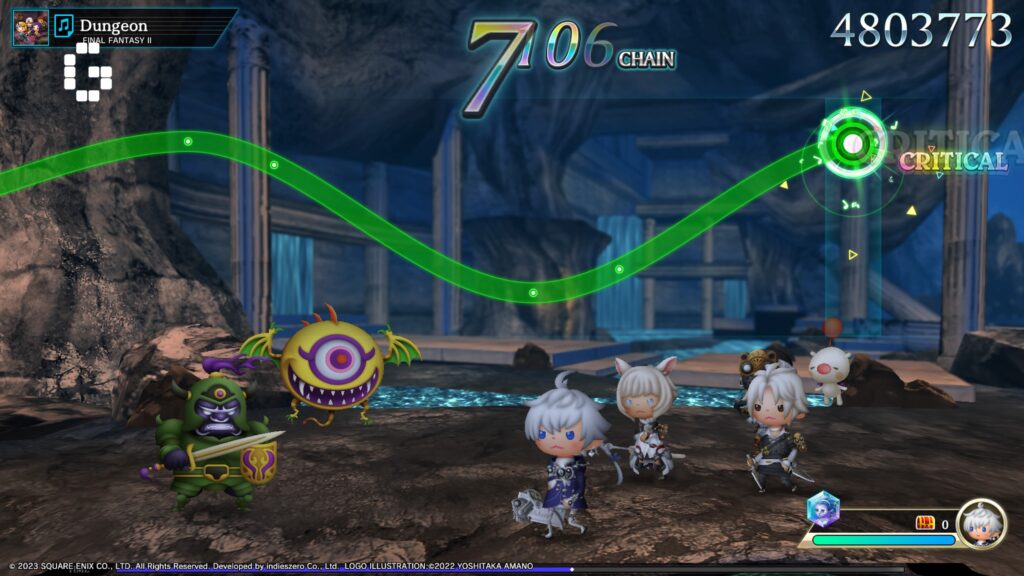This screenshot has height=576, width=1024.
Task: Click the treasure chest counter icon
Action: (925, 523)
